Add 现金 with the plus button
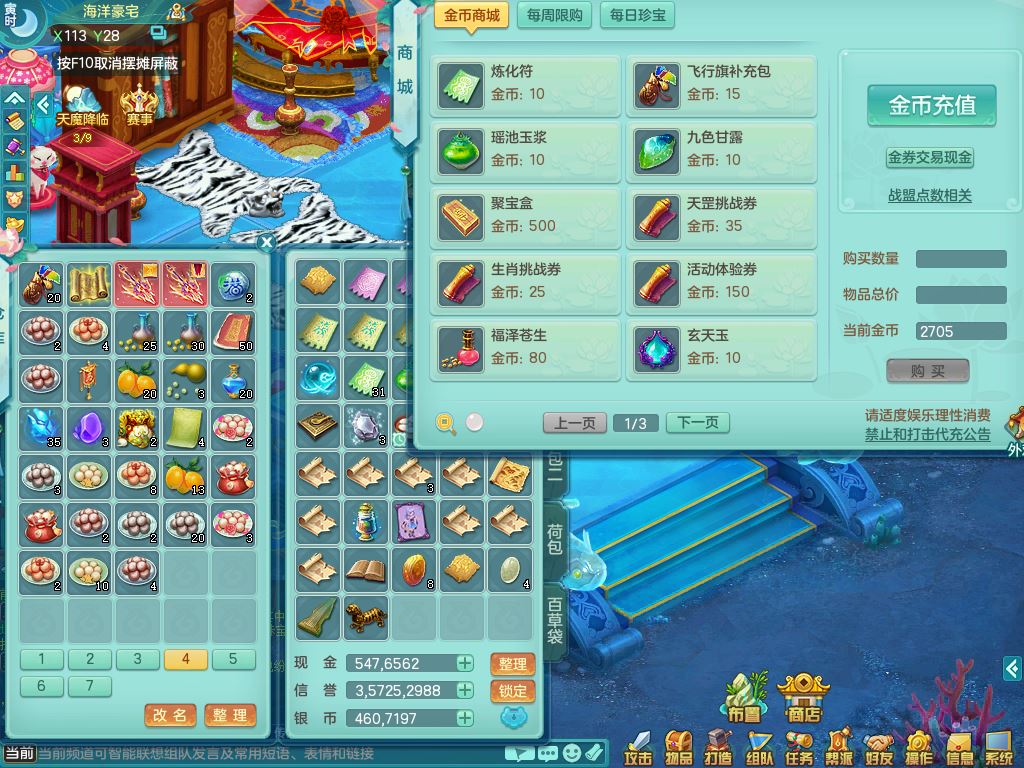 [465, 663]
